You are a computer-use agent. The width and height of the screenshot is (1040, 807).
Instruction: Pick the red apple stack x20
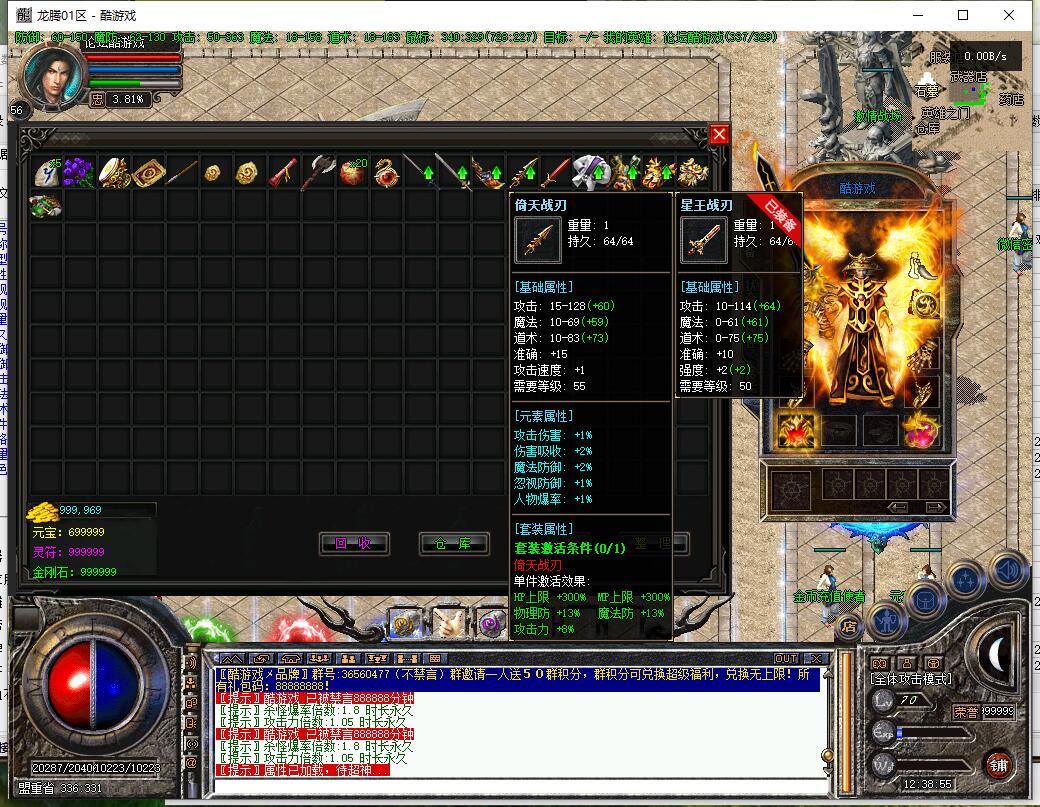pos(351,172)
